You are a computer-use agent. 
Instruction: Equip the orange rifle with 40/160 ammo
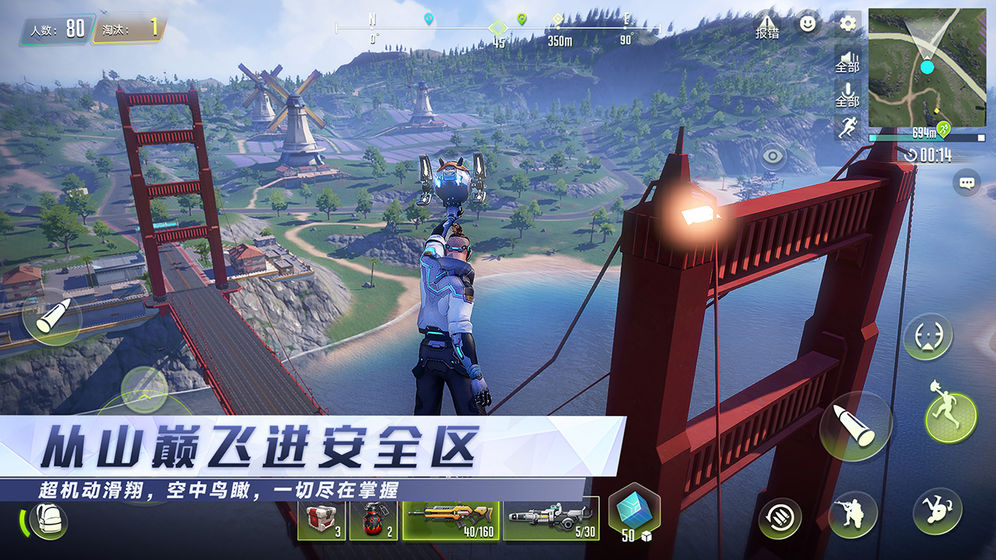tap(449, 519)
